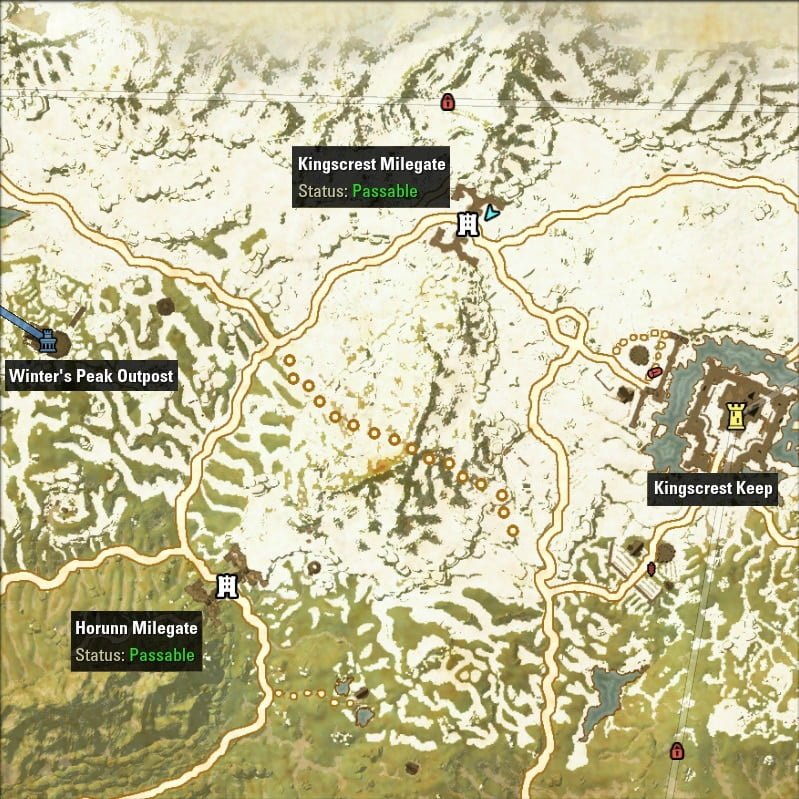Viewport: 799px width, 799px height.
Task: Select the red lock icon north of Kingscrest Milegate
Action: 447,101
